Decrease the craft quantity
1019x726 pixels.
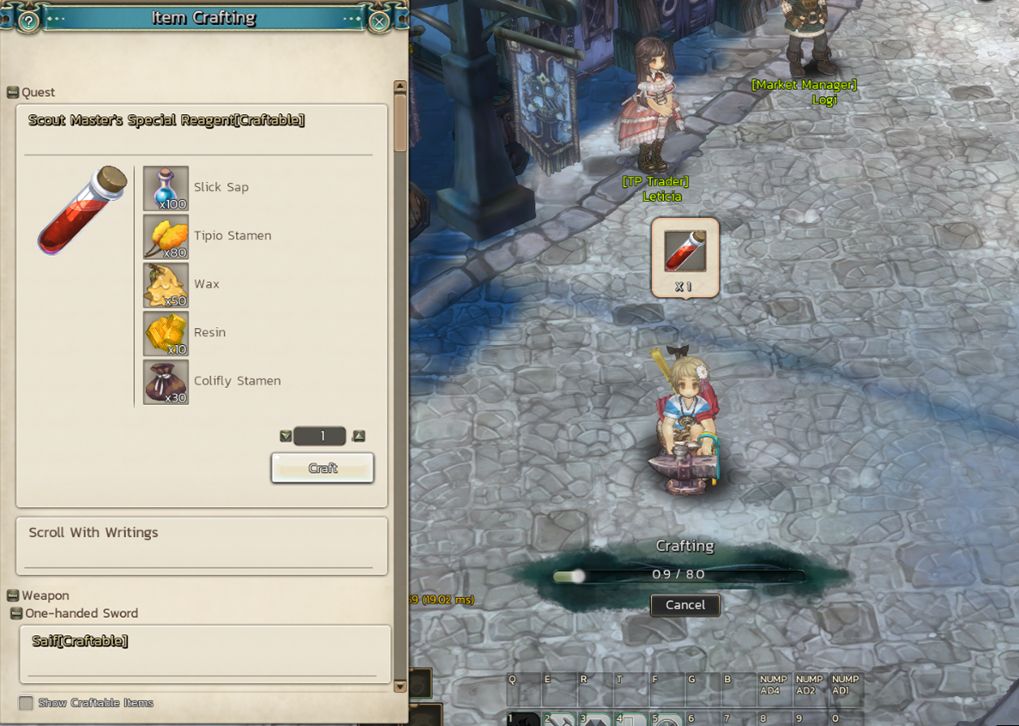point(286,436)
